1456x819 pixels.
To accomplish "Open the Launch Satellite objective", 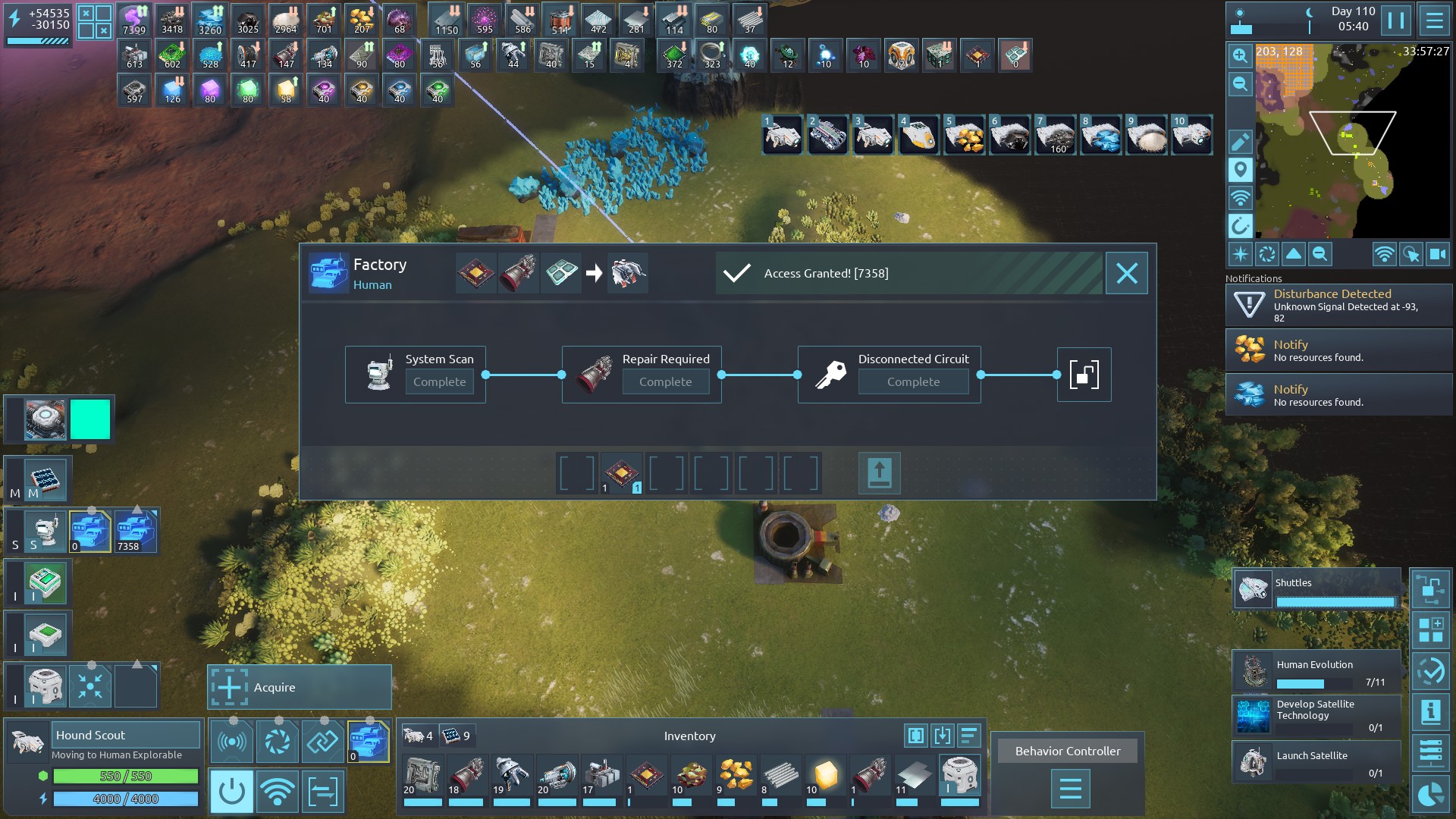I will pyautogui.click(x=1316, y=761).
